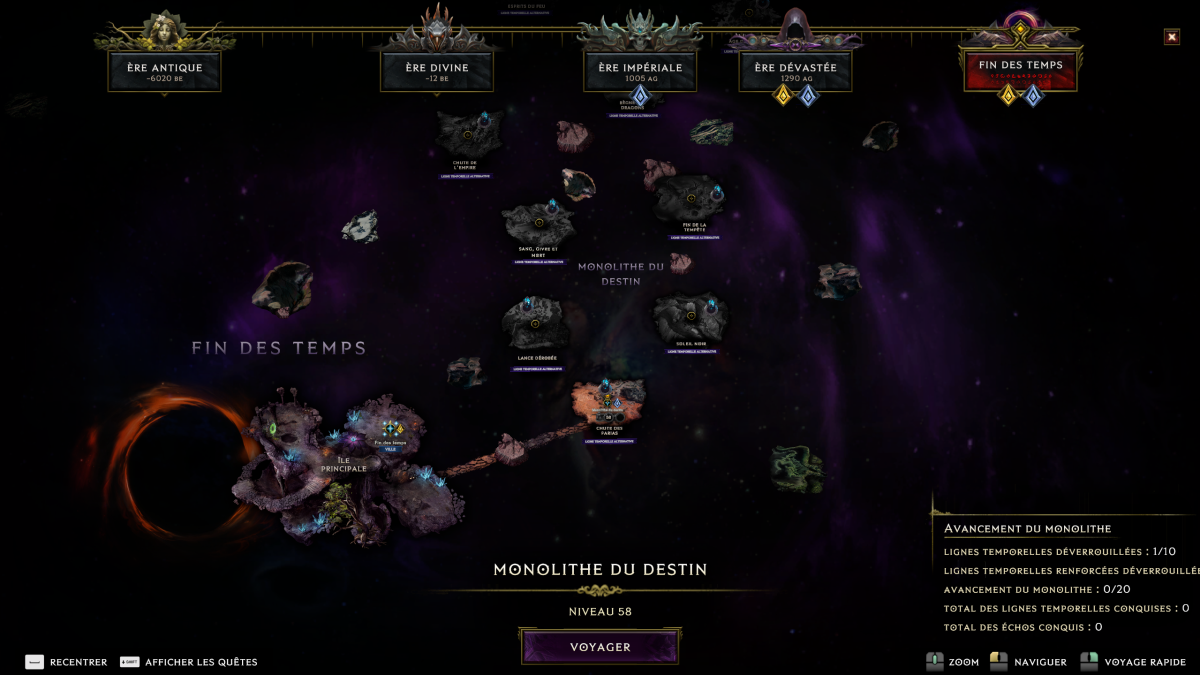Select the Ère Divine era tab
This screenshot has height=675, width=1200.
(x=438, y=71)
